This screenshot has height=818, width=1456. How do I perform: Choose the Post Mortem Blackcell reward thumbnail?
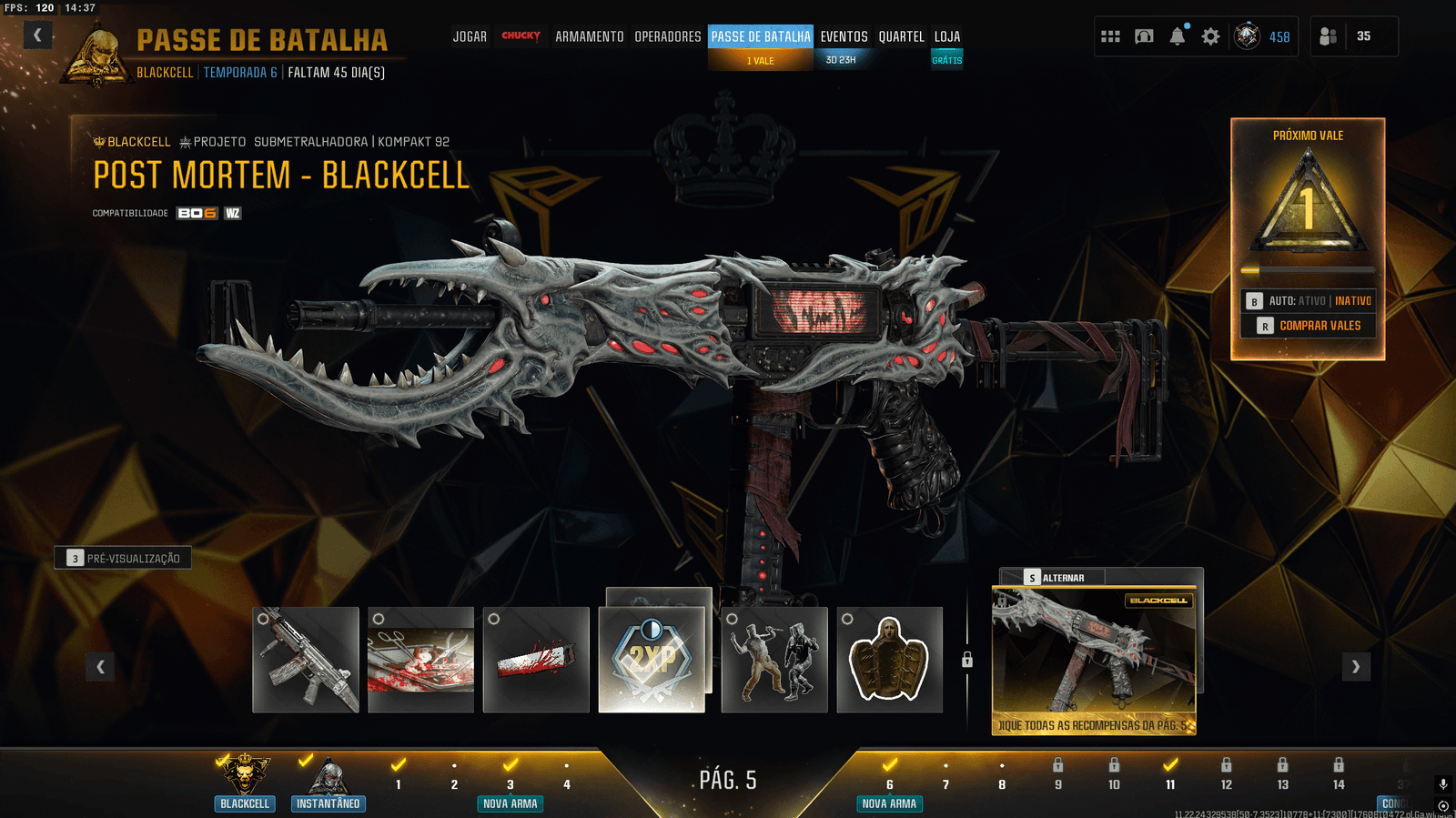point(1094,660)
